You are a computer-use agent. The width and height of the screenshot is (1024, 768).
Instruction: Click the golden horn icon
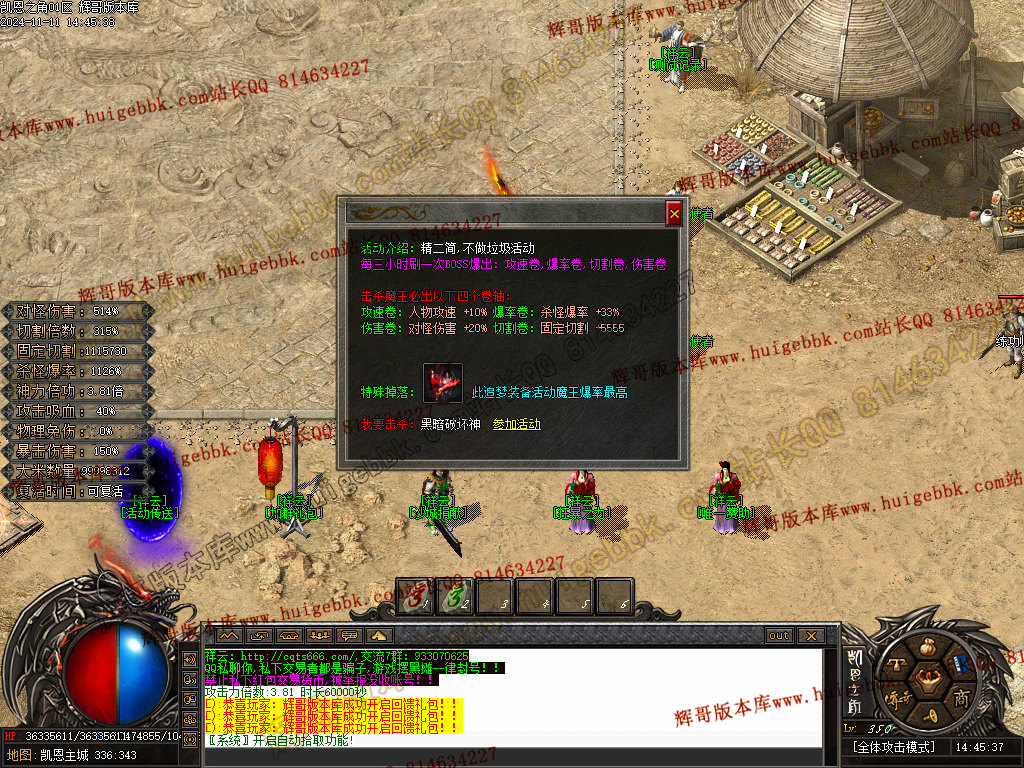coord(931,715)
